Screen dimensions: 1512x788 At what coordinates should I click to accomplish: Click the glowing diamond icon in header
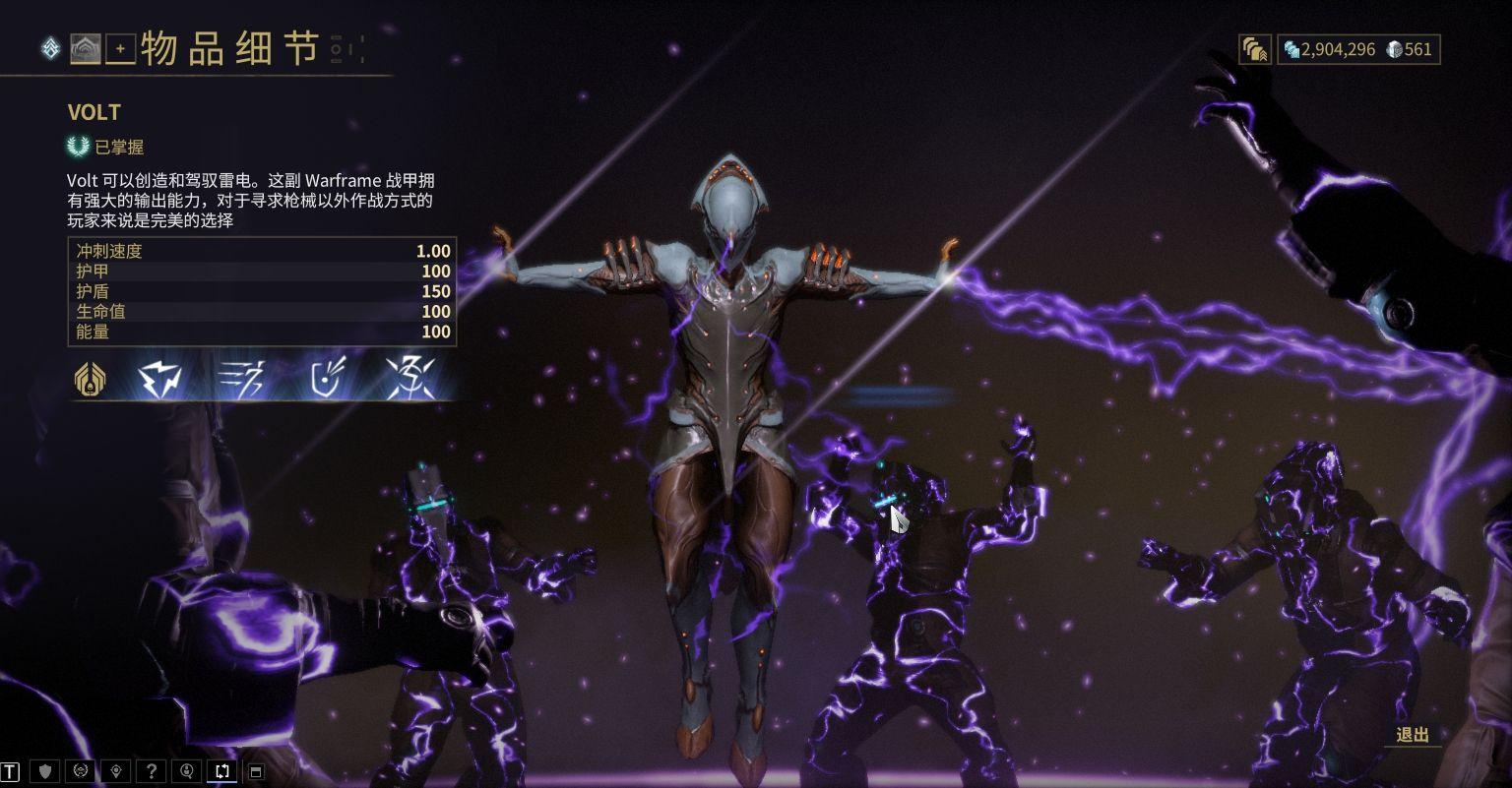[50, 48]
